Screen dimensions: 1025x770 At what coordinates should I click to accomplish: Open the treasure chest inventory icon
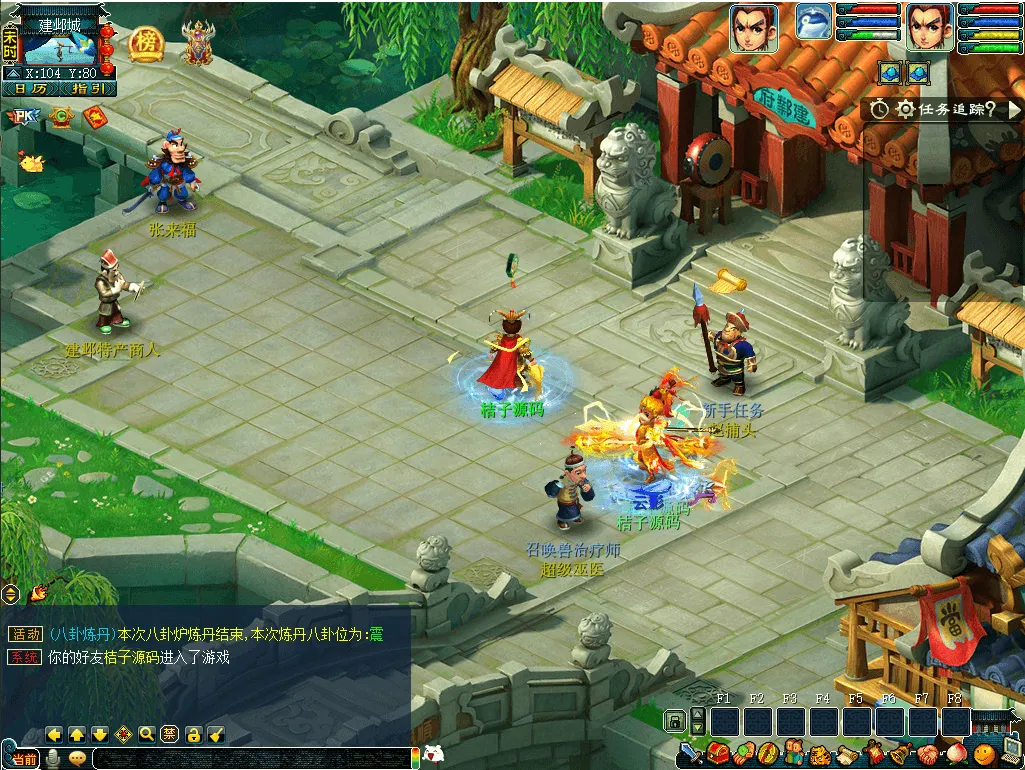pyautogui.click(x=717, y=753)
